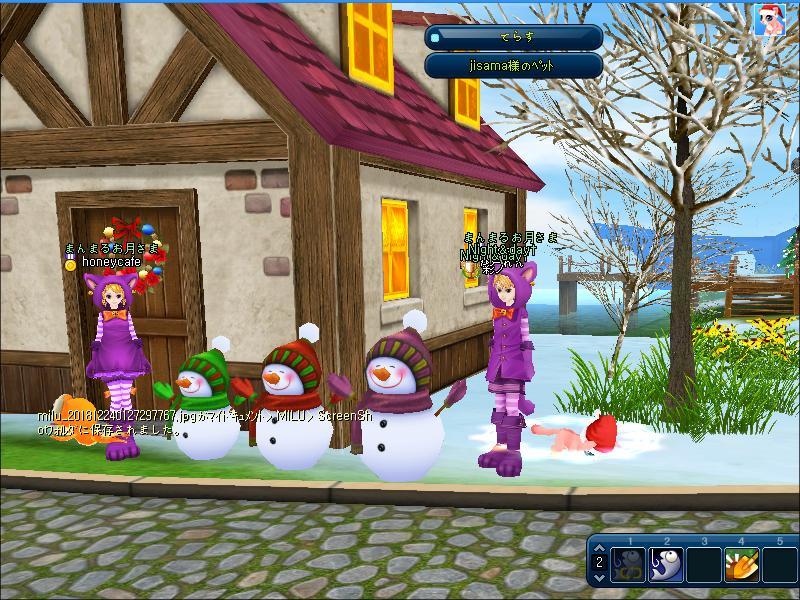
Task: Use the shovel digging skill in slot 4
Action: (x=741, y=565)
